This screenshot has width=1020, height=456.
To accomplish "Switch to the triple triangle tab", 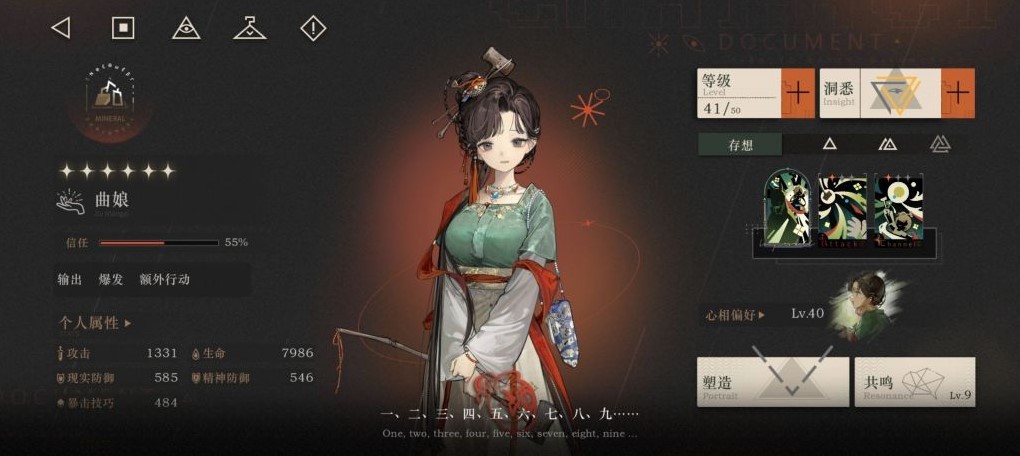I will (x=939, y=144).
